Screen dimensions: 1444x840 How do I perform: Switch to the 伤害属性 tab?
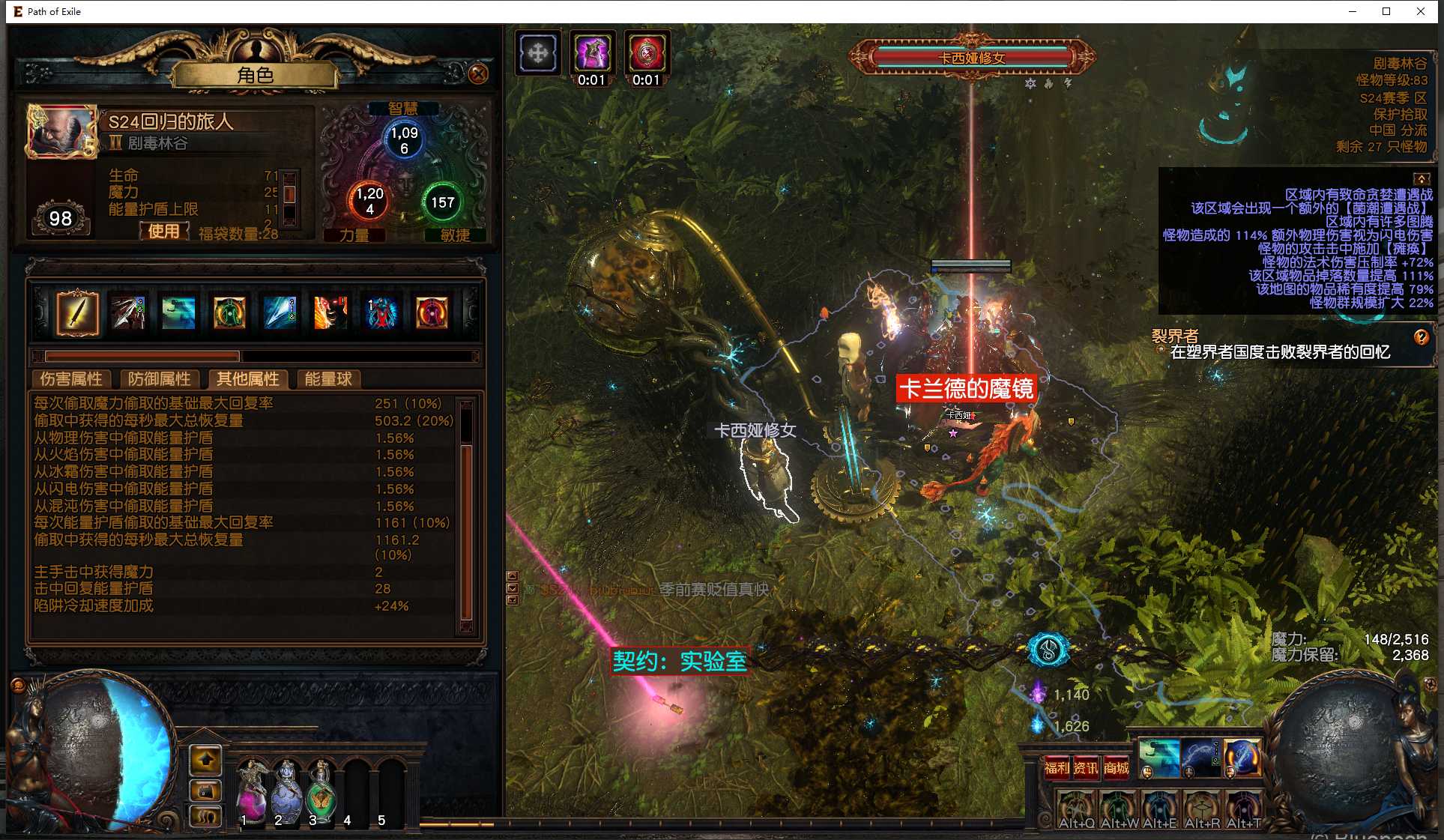click(71, 379)
